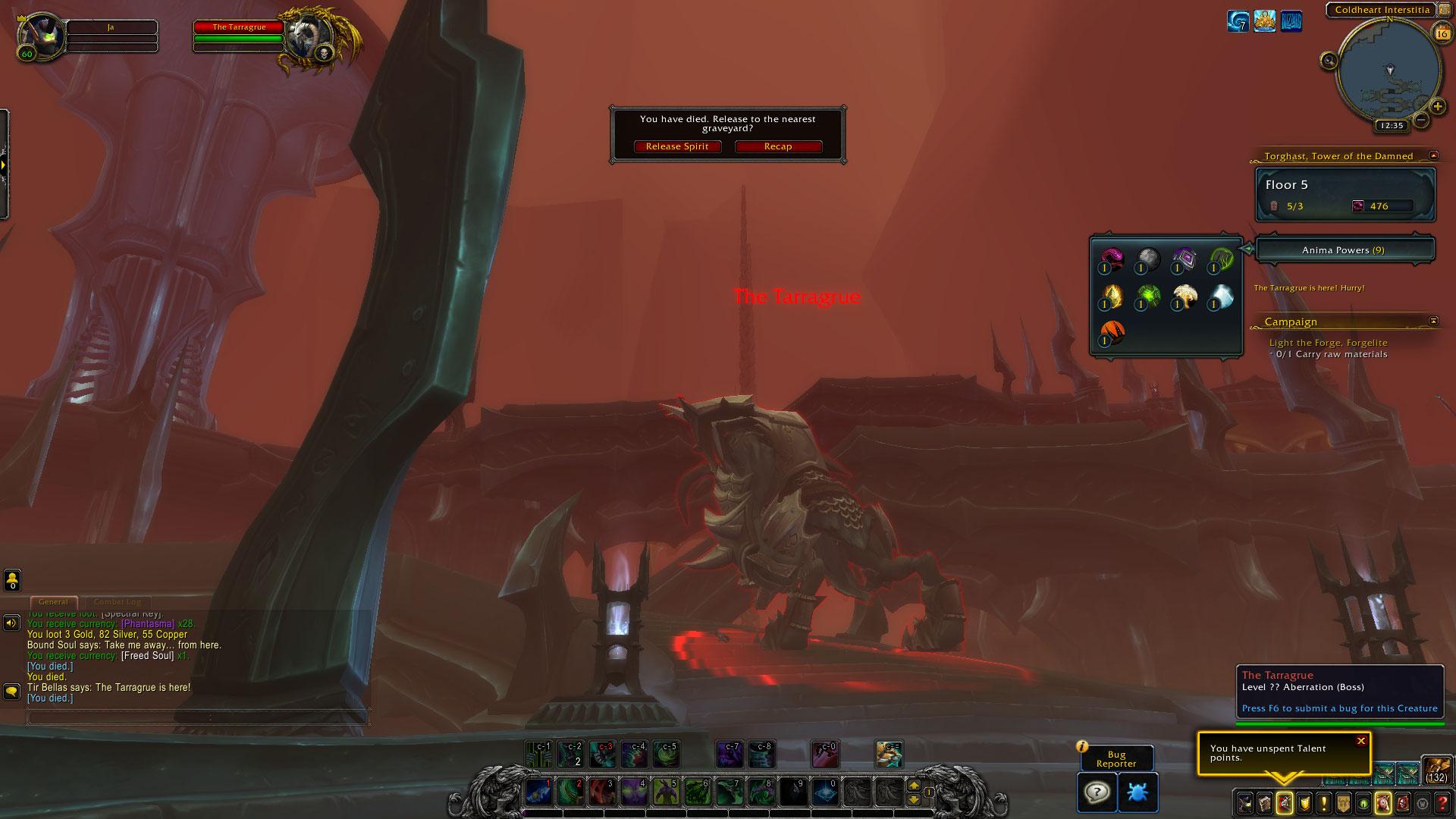Activate the ability in hotbar slot 5
This screenshot has height=819, width=1456.
click(665, 792)
